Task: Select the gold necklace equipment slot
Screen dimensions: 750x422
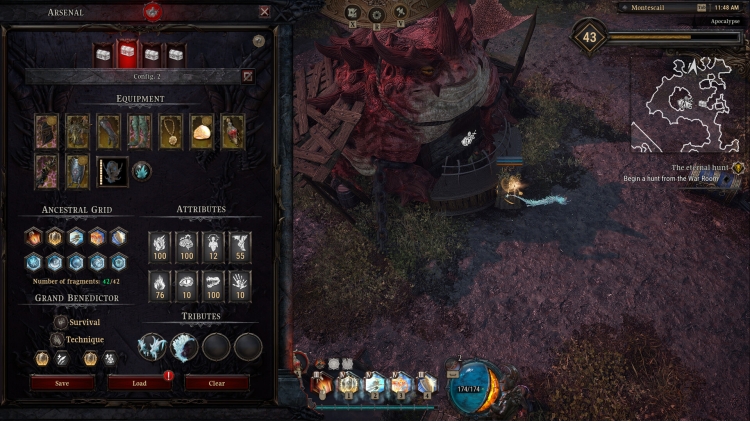Action: pyautogui.click(x=171, y=131)
